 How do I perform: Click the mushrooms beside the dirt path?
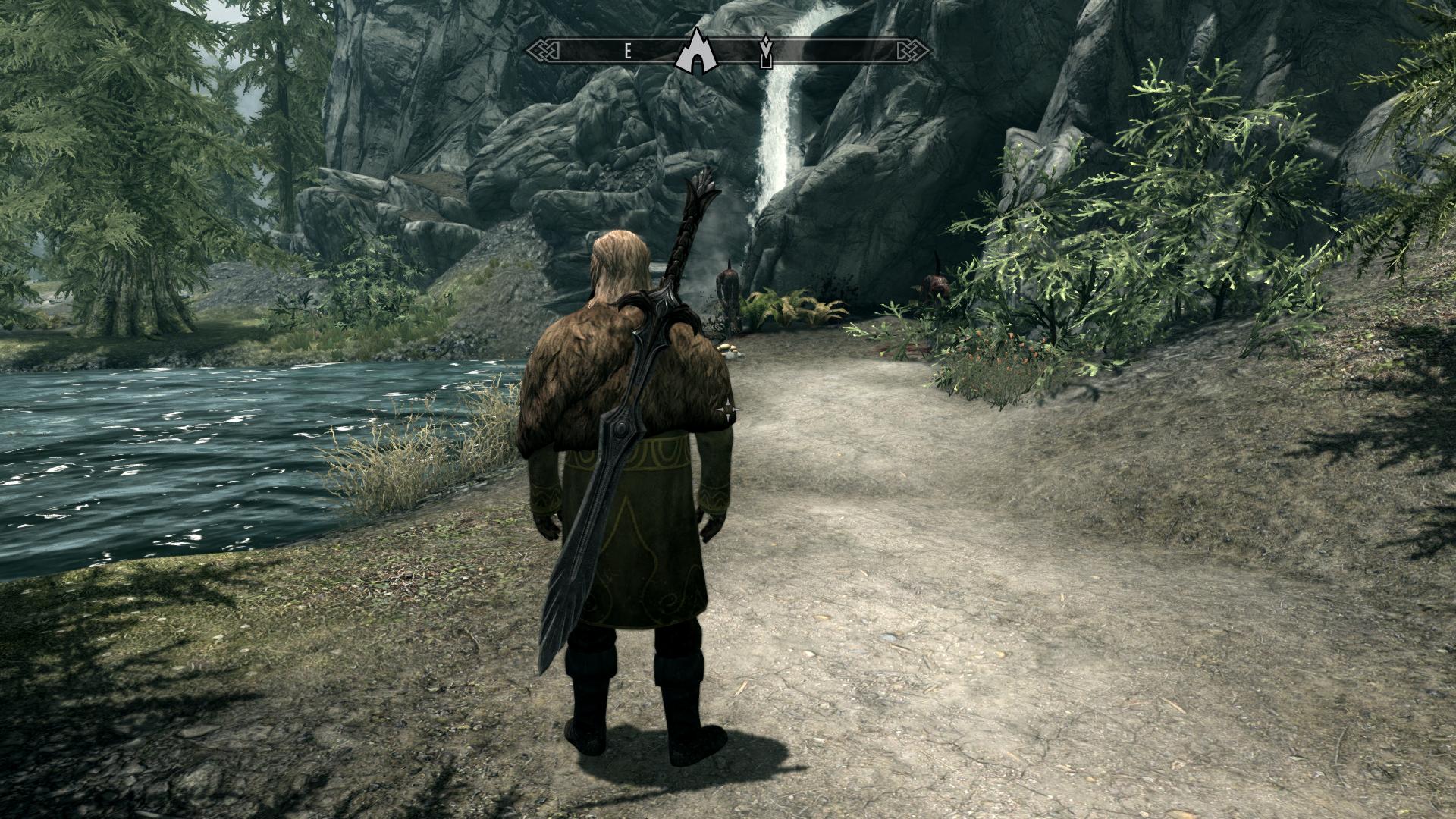(726, 348)
